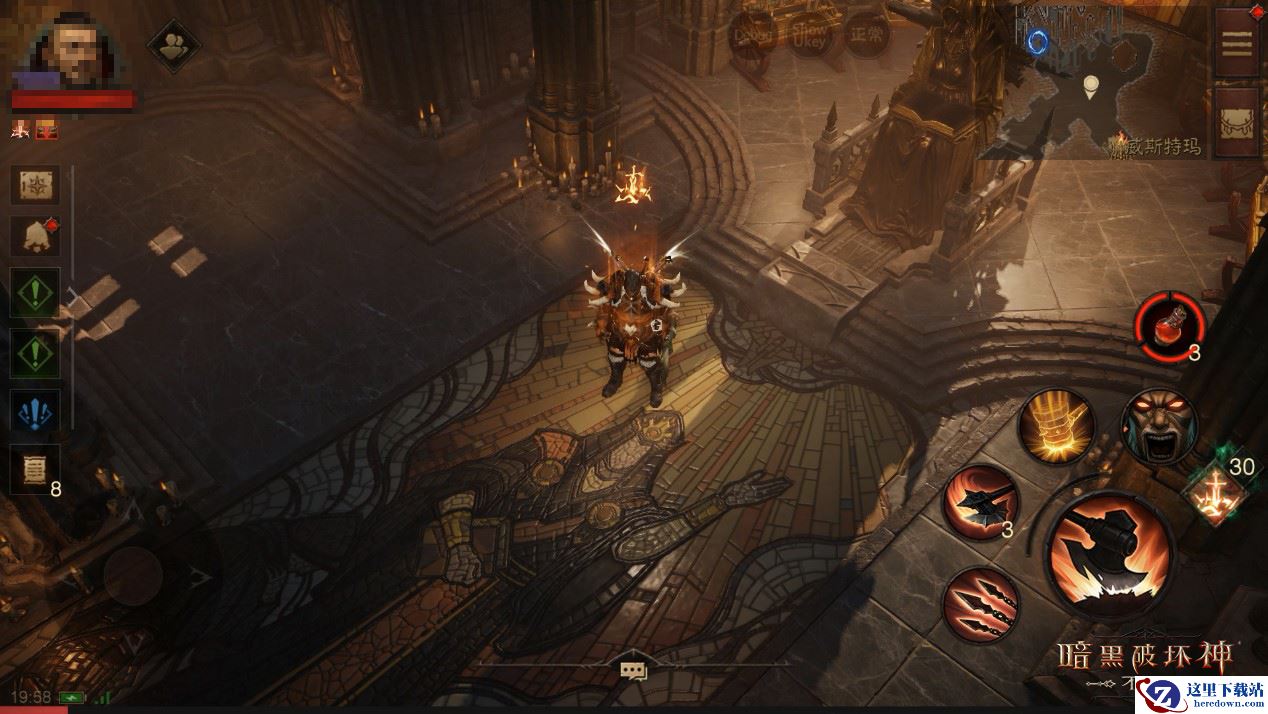Open the scroll item with count 8
Image resolution: width=1268 pixels, height=714 pixels.
coord(35,468)
